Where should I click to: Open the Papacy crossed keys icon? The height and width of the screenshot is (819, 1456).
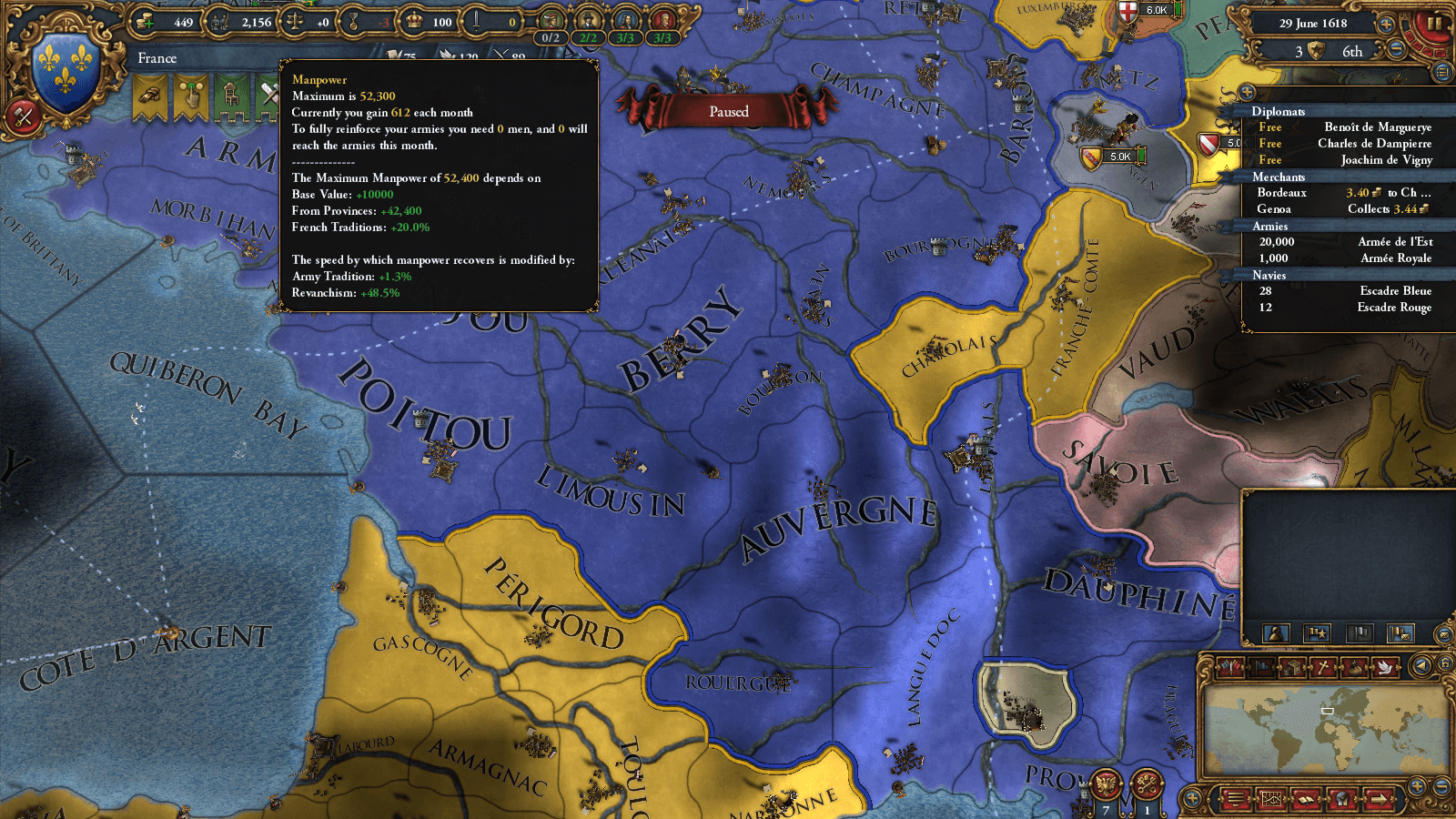coord(1147,784)
